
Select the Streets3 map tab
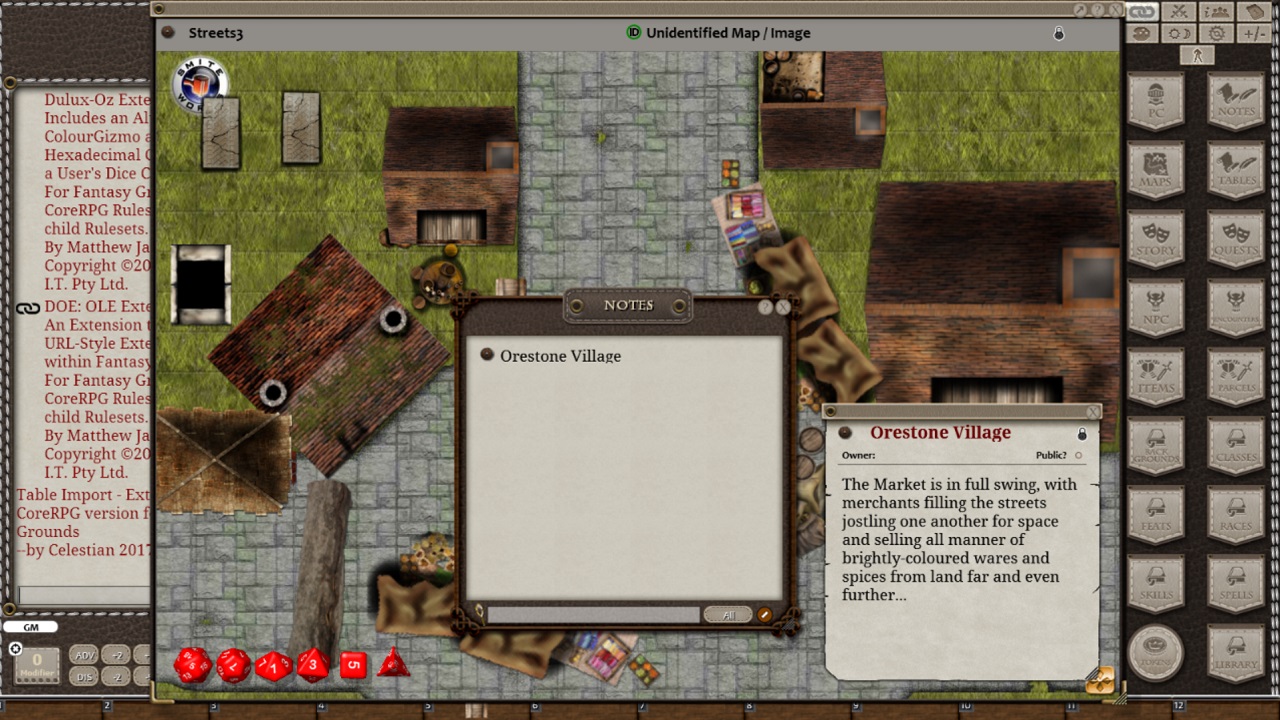214,33
